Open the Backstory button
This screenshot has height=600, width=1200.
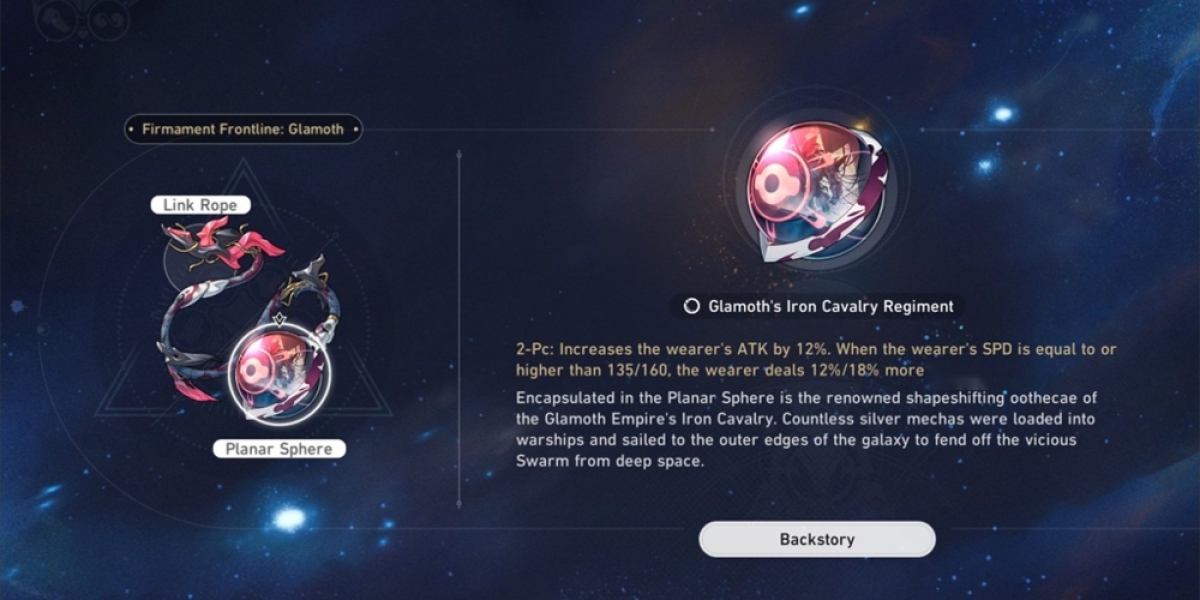click(x=816, y=540)
